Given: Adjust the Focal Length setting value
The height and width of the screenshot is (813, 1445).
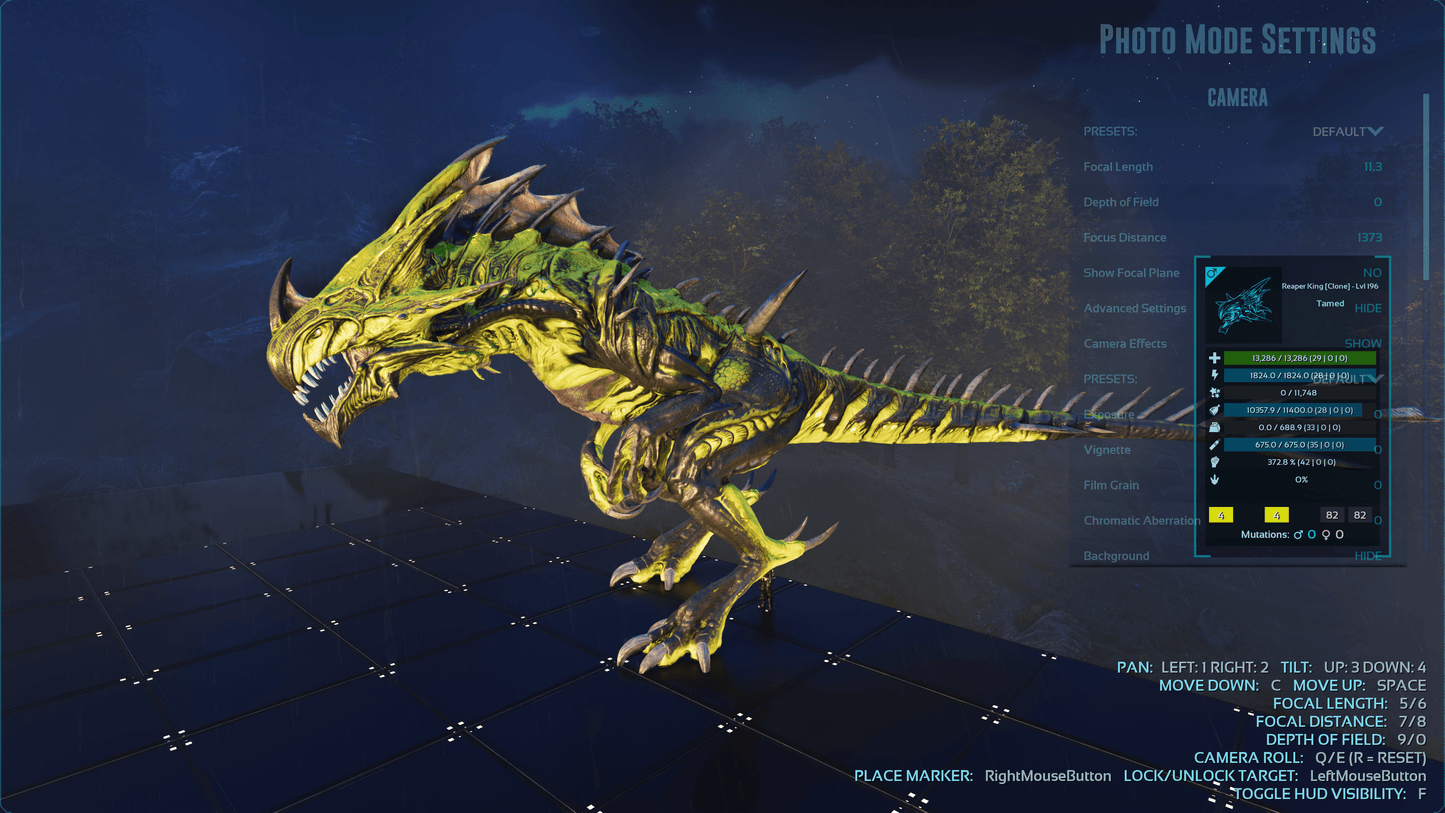Looking at the screenshot, I should pos(1372,167).
